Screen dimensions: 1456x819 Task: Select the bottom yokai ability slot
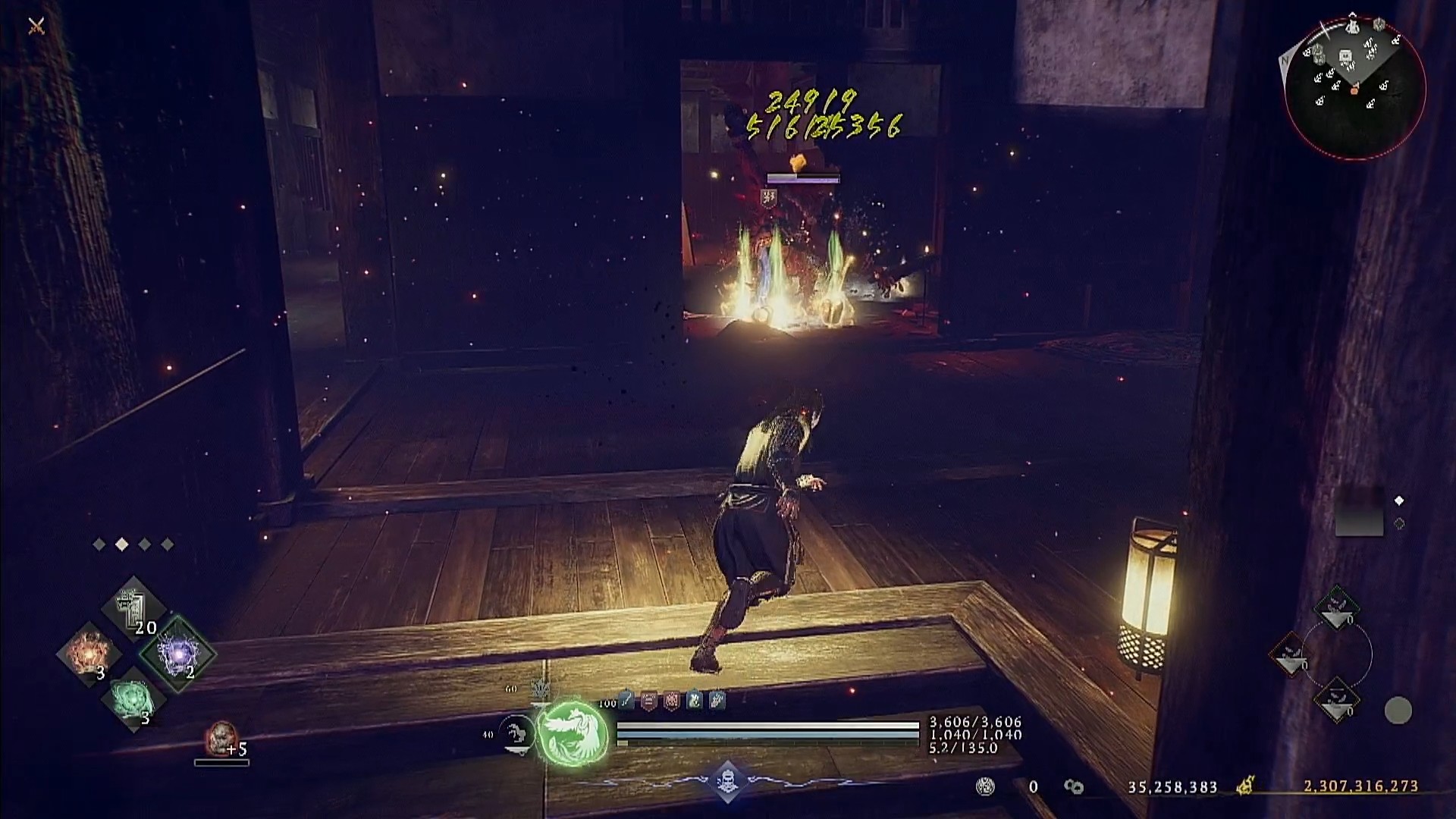tap(1336, 701)
